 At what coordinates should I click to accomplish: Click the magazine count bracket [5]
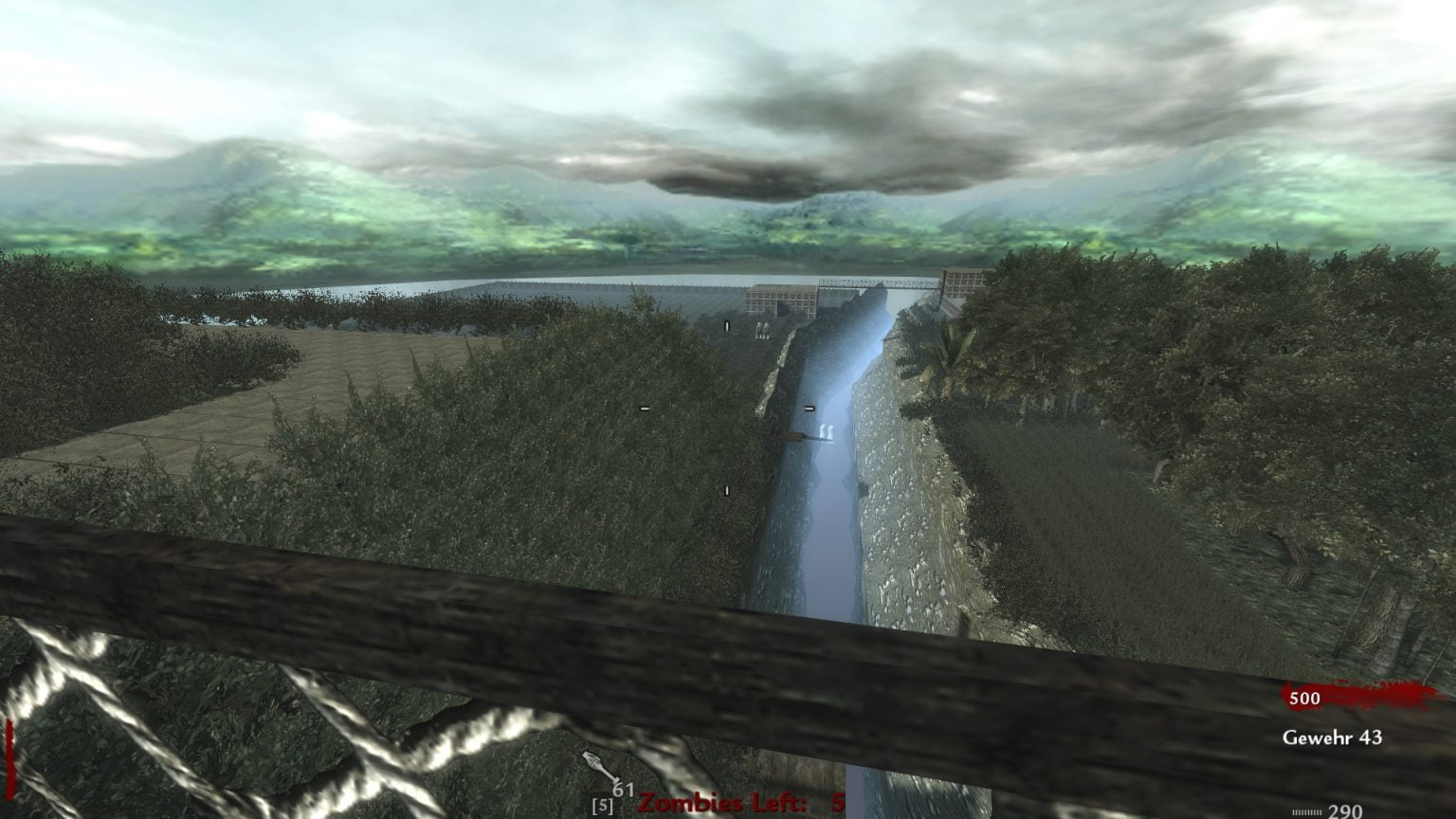[x=603, y=804]
